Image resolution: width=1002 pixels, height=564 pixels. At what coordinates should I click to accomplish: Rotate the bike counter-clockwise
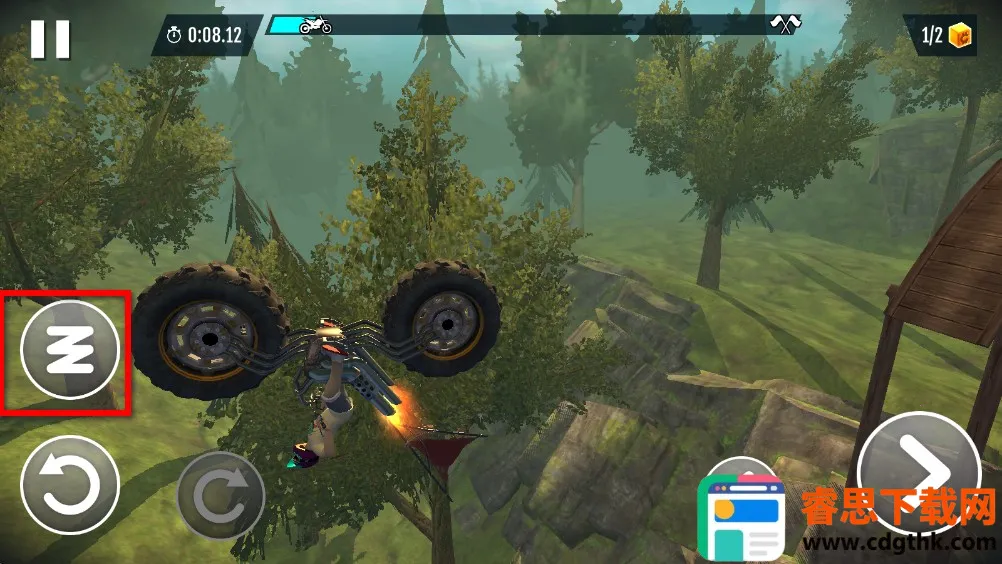pos(70,487)
